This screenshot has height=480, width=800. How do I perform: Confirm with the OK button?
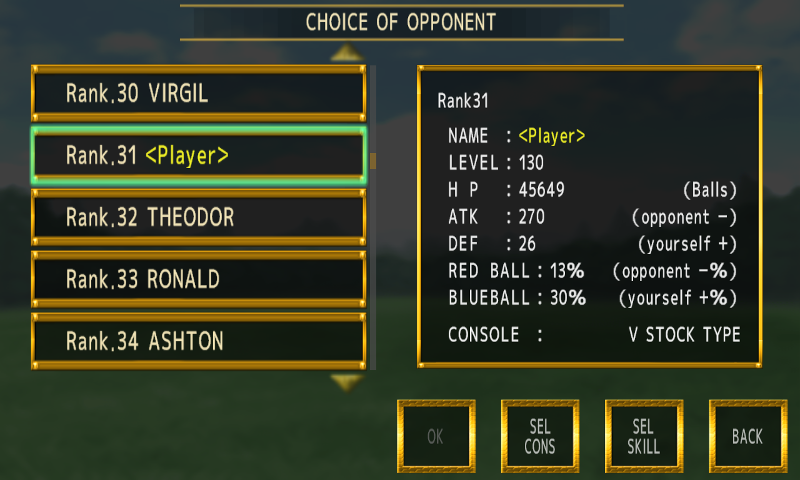pyautogui.click(x=435, y=436)
